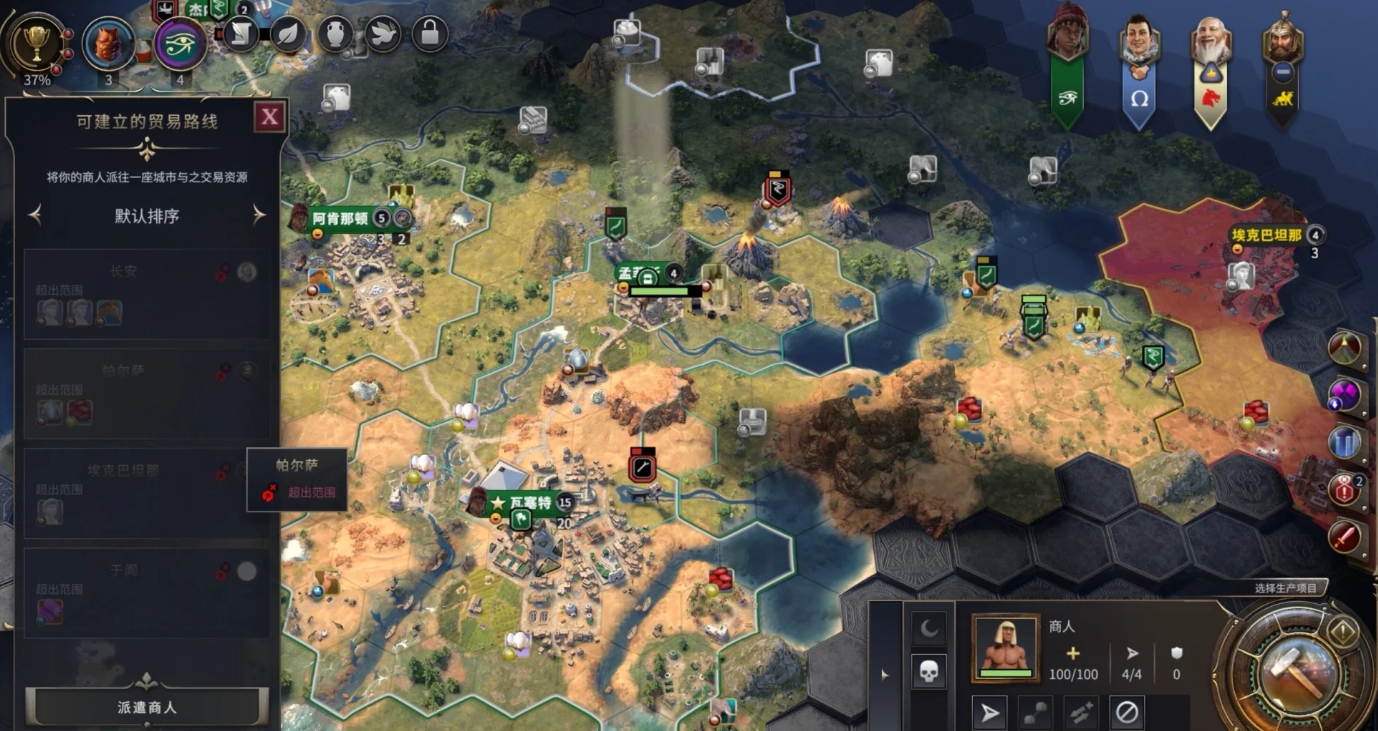The image size is (1378, 731).
Task: Open the victory progress trophy icon
Action: 36,43
